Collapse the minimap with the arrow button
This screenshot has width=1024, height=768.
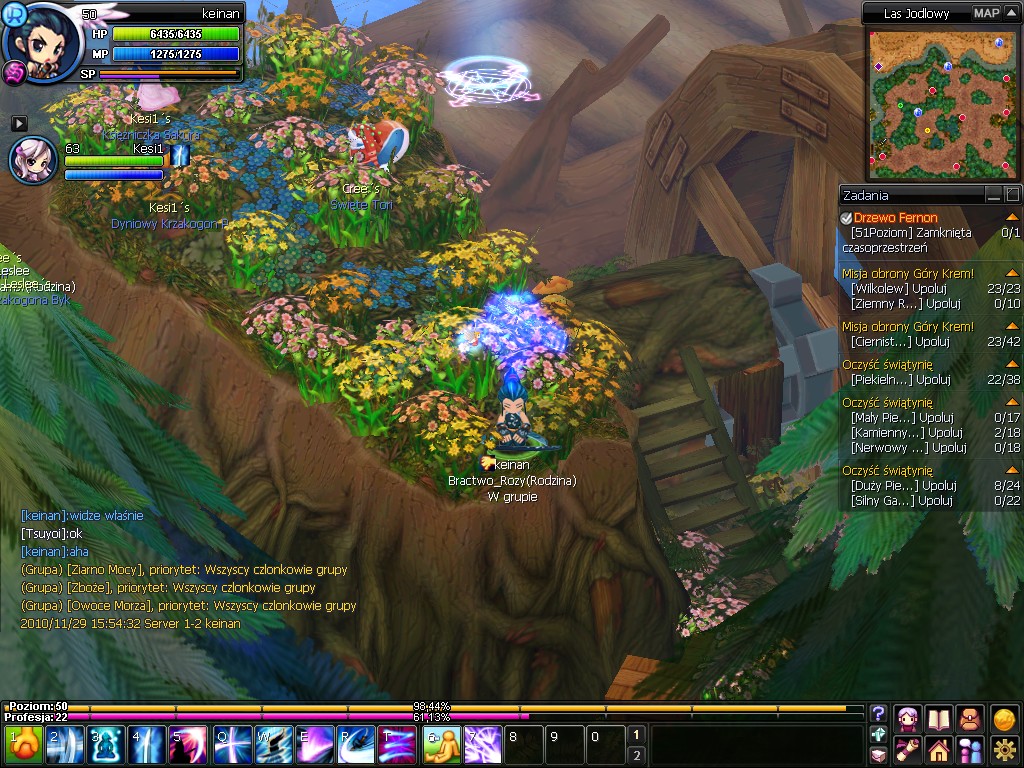coord(1010,13)
